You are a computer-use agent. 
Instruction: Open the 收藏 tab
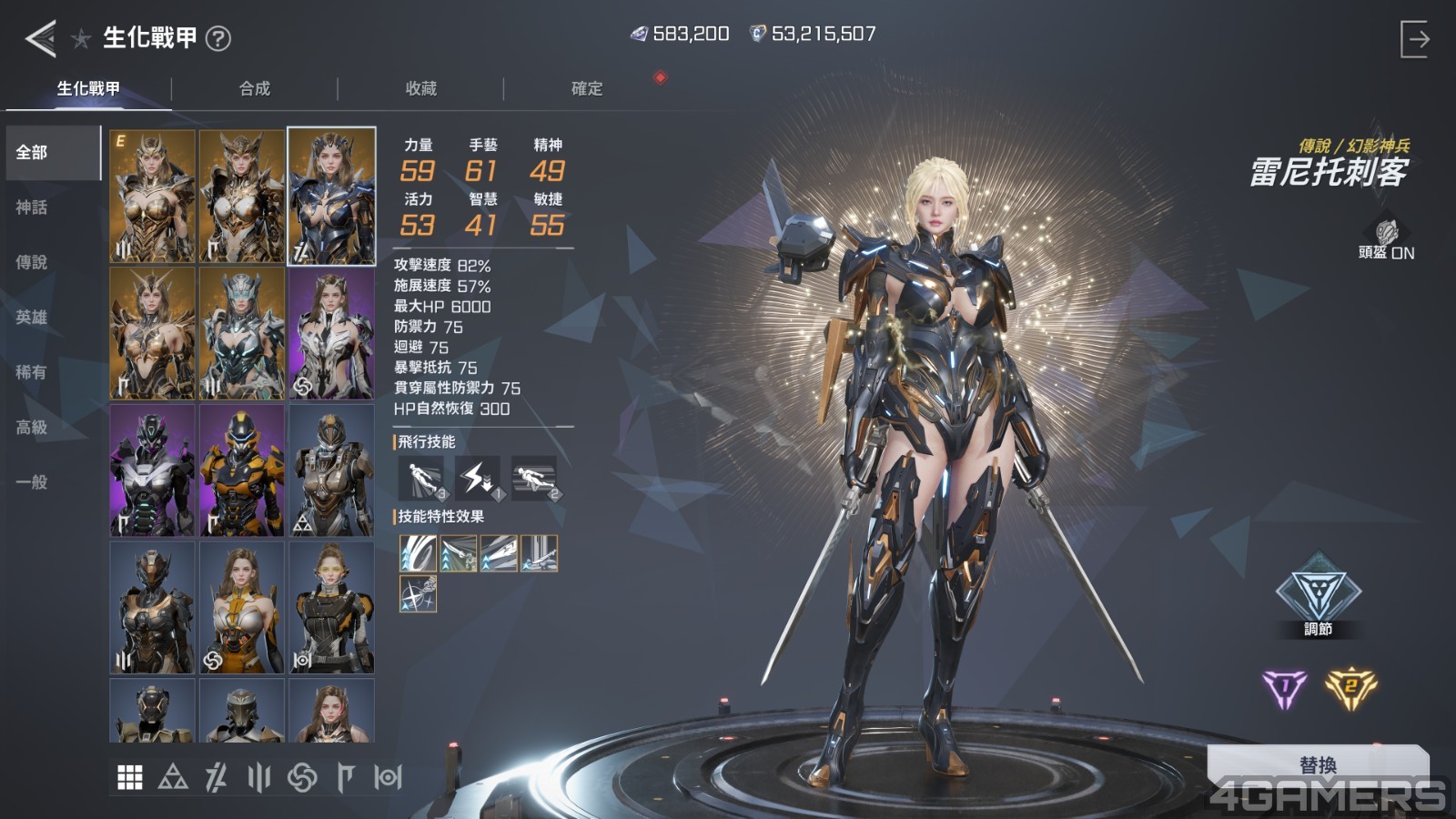tap(420, 88)
